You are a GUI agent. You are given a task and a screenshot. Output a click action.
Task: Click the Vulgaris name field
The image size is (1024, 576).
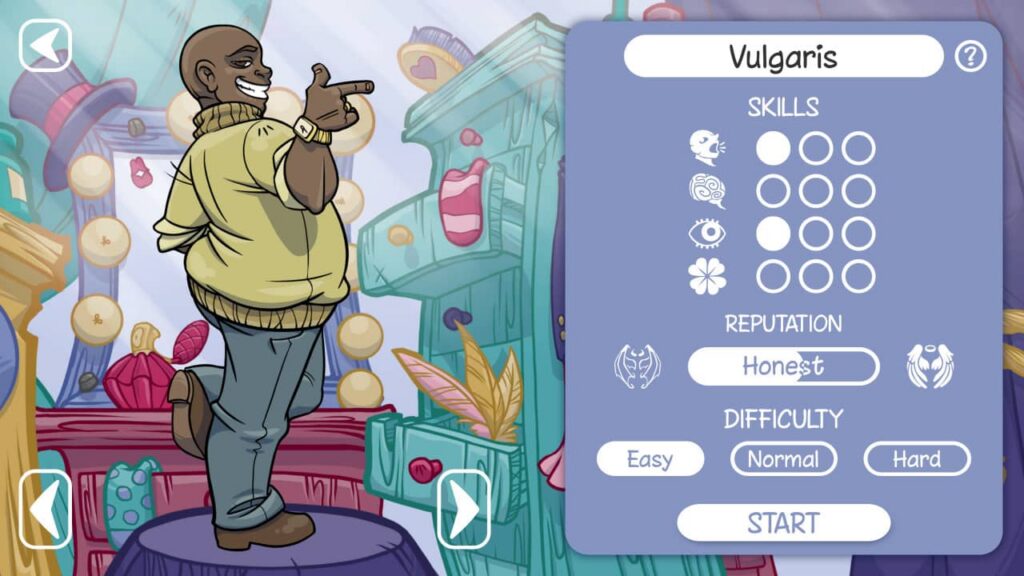coord(783,57)
